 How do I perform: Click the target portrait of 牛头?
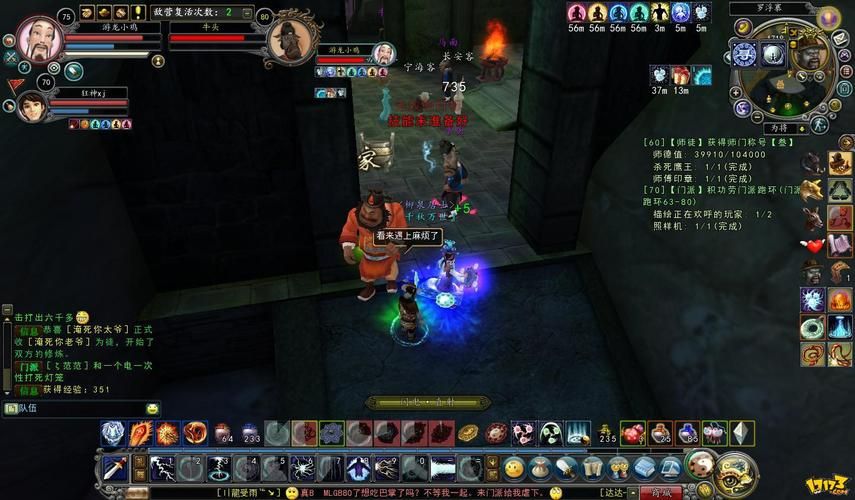291,40
